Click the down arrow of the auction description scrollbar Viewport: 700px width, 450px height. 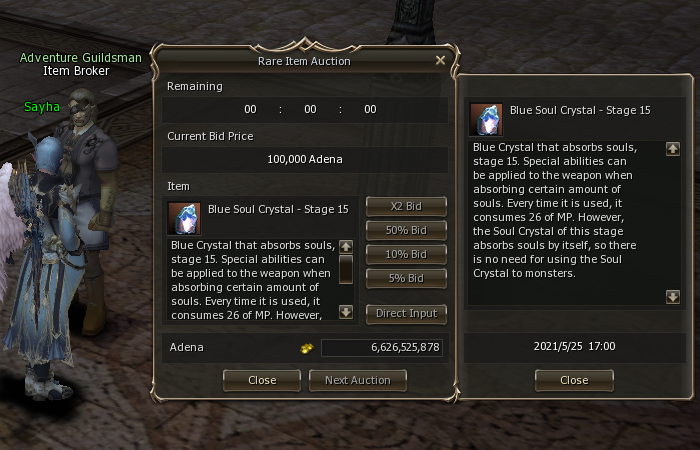click(x=346, y=312)
